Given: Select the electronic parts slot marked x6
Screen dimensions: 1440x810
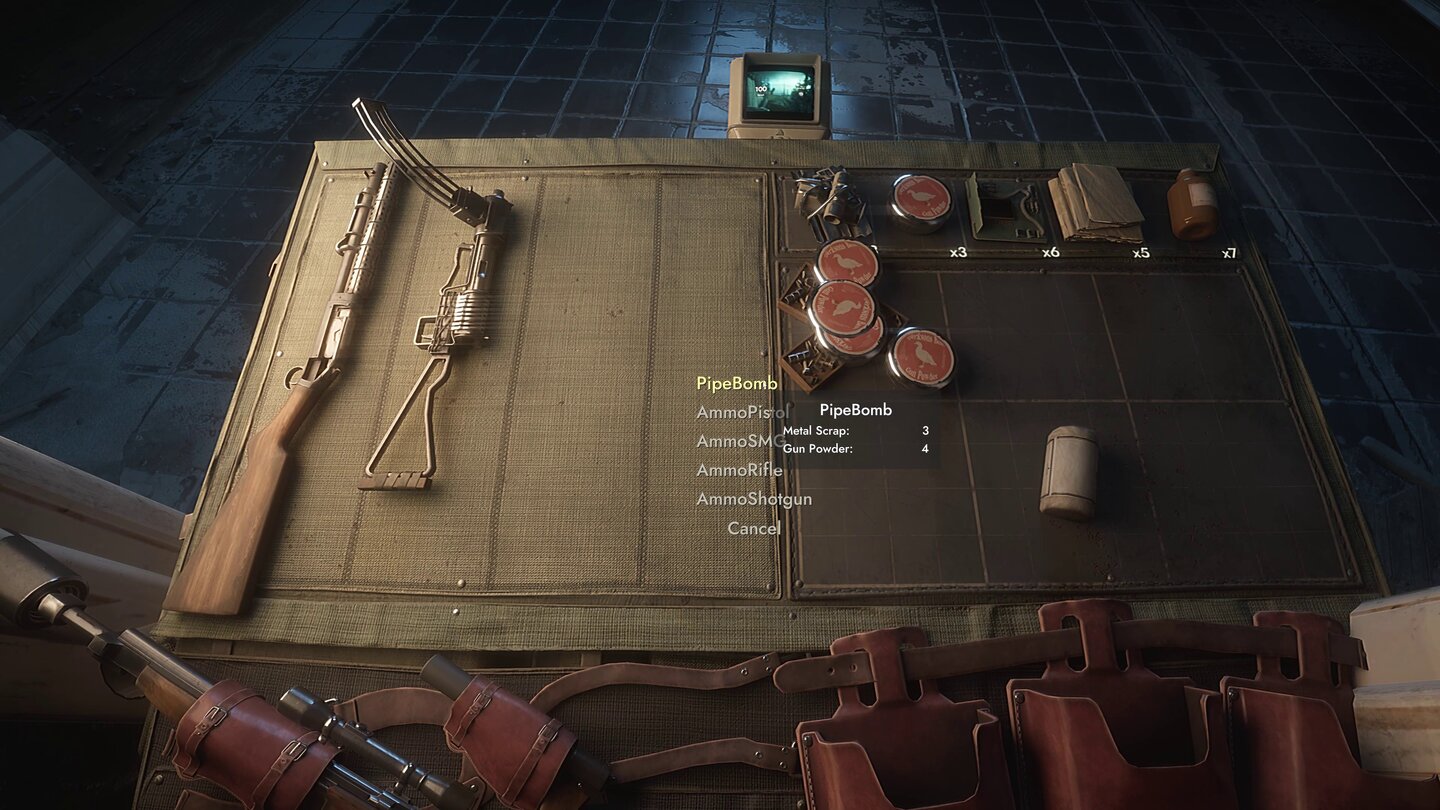Looking at the screenshot, I should click(x=1005, y=208).
